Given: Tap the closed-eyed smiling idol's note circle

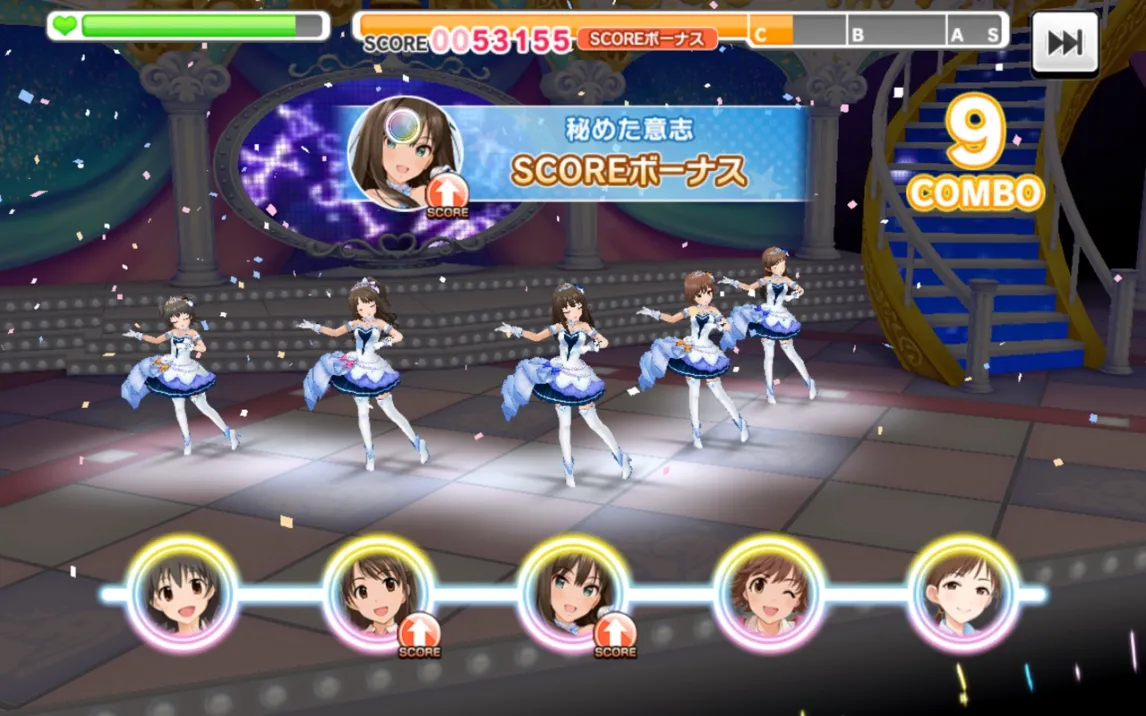Looking at the screenshot, I should (963, 594).
